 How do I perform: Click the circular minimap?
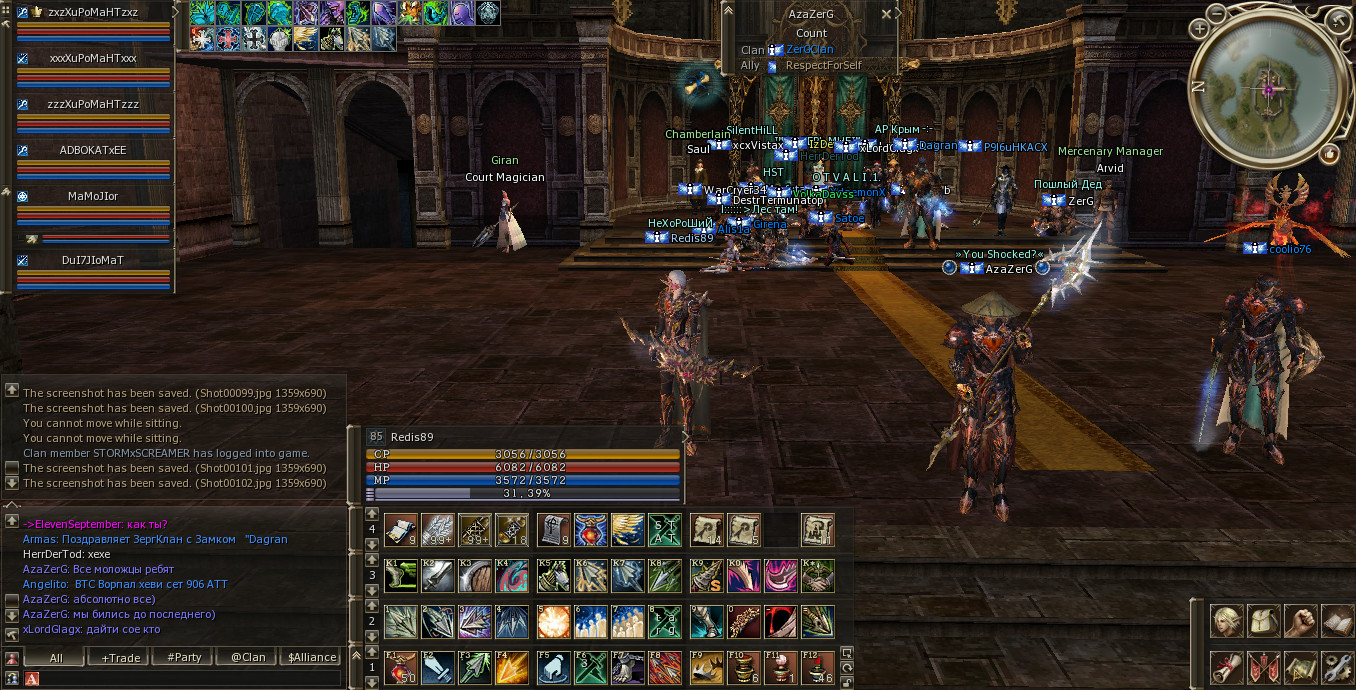click(1268, 90)
